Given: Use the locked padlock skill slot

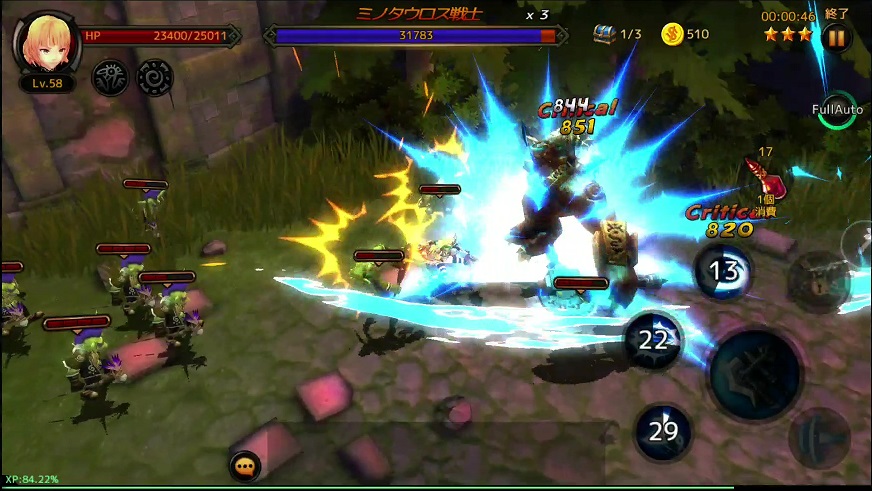Looking at the screenshot, I should point(818,281).
